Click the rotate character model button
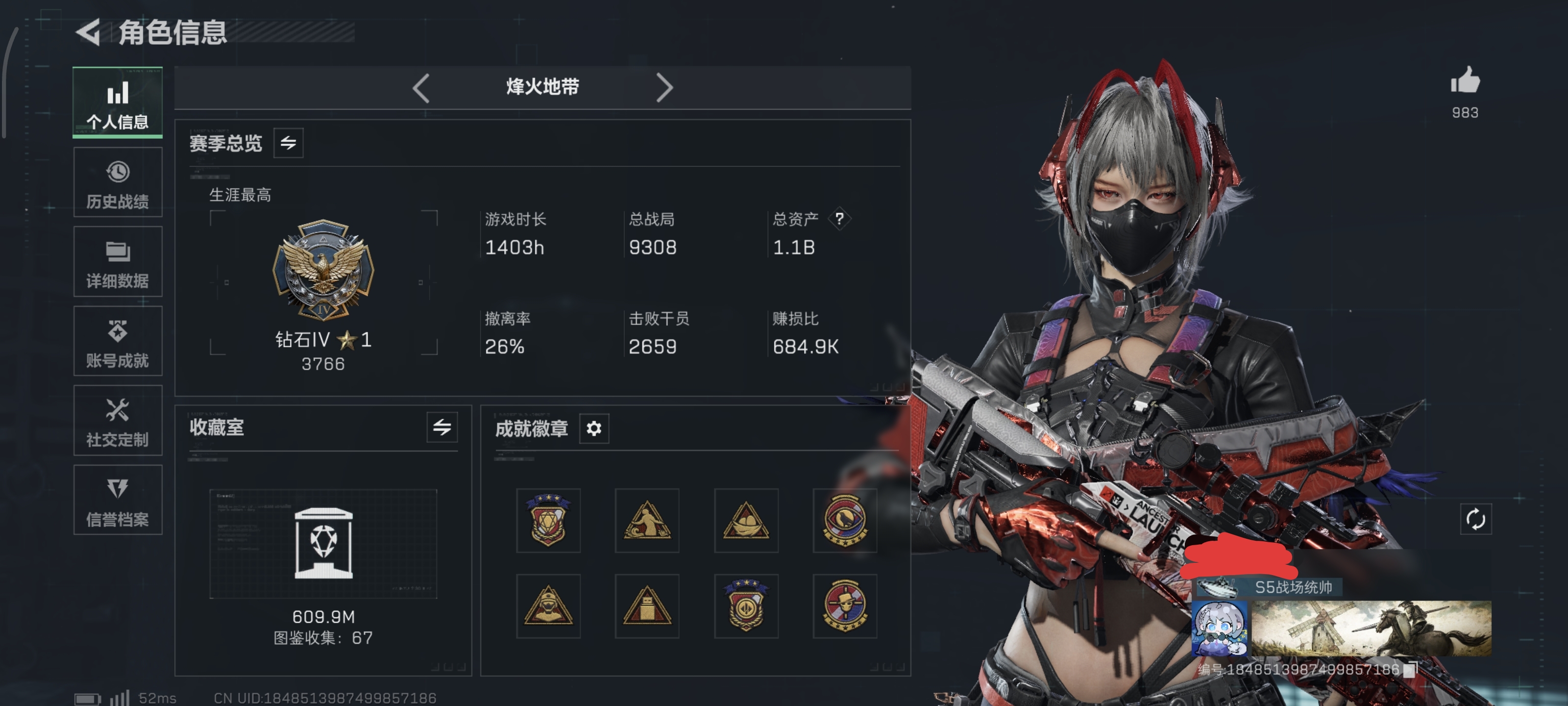 tap(1475, 520)
